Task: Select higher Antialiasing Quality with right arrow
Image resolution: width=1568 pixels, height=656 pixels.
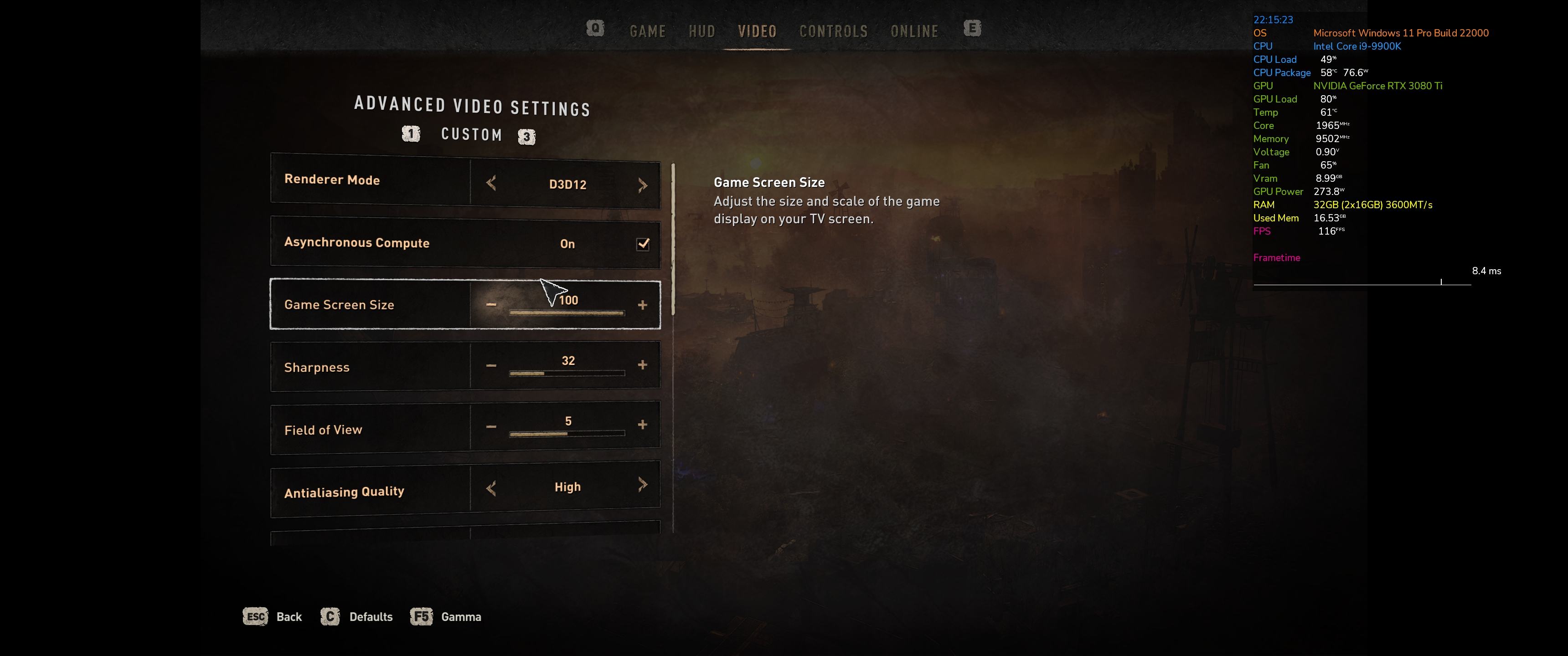Action: (x=643, y=484)
